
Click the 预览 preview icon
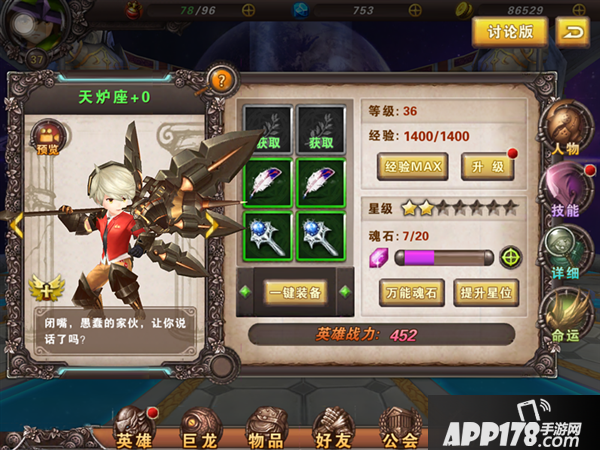48,139
